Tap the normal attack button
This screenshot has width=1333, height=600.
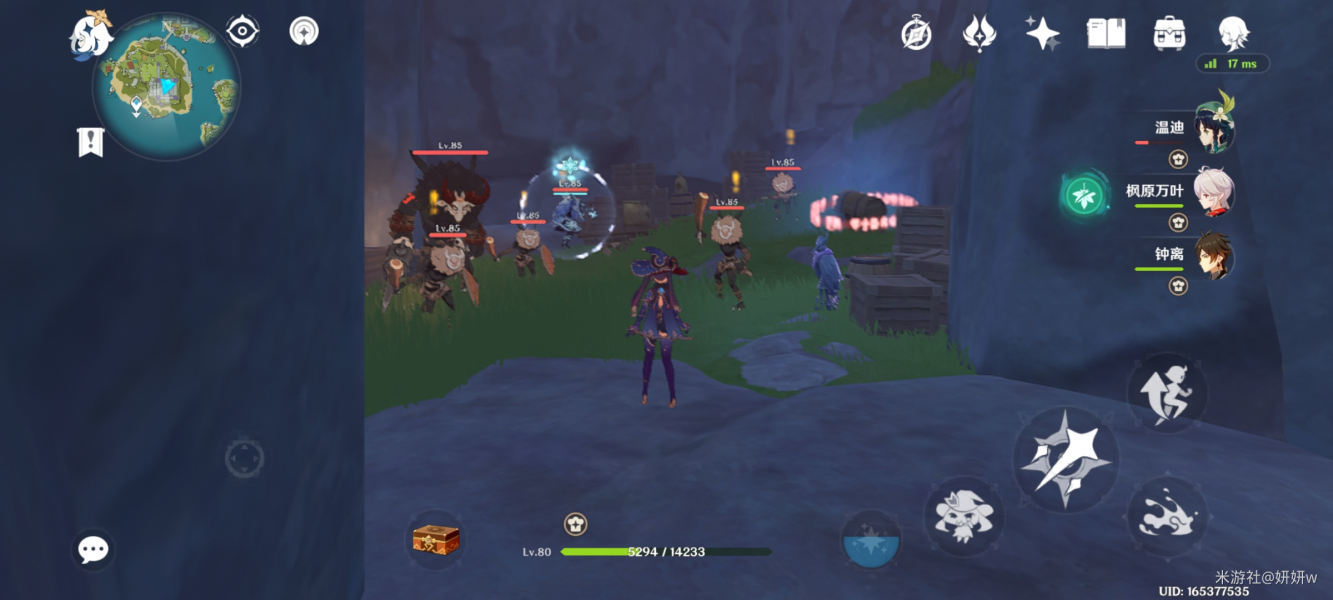coord(1062,460)
